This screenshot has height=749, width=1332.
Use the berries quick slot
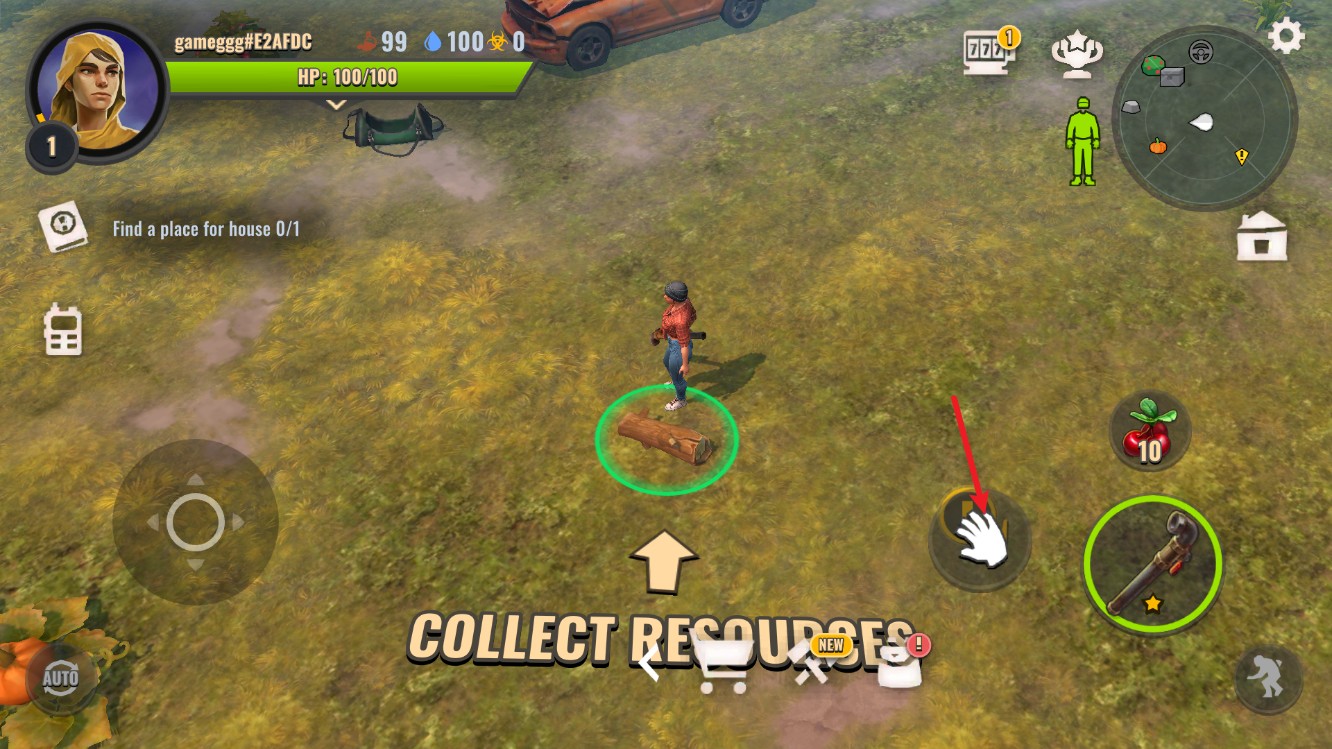point(1149,431)
